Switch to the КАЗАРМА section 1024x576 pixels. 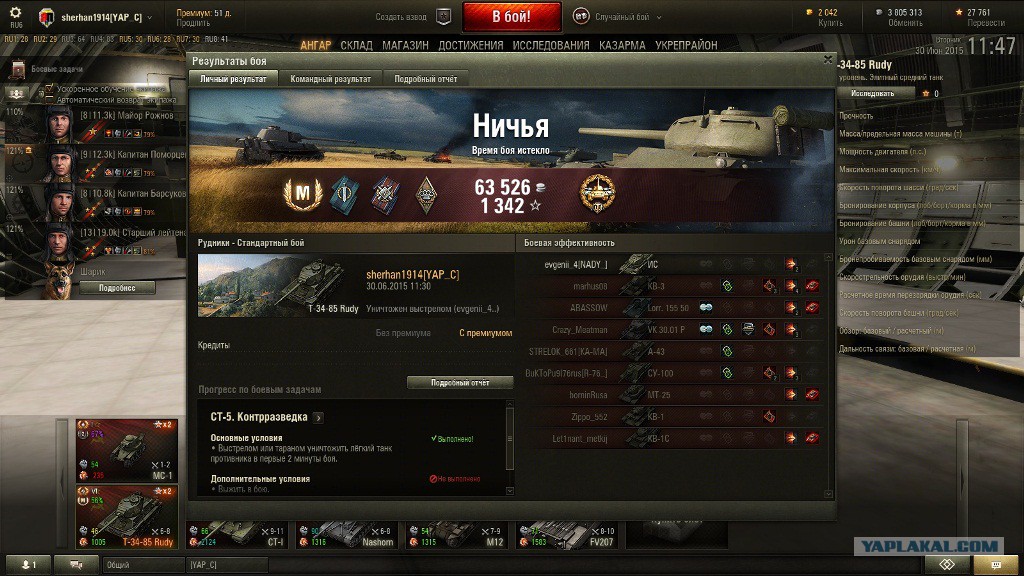click(622, 46)
